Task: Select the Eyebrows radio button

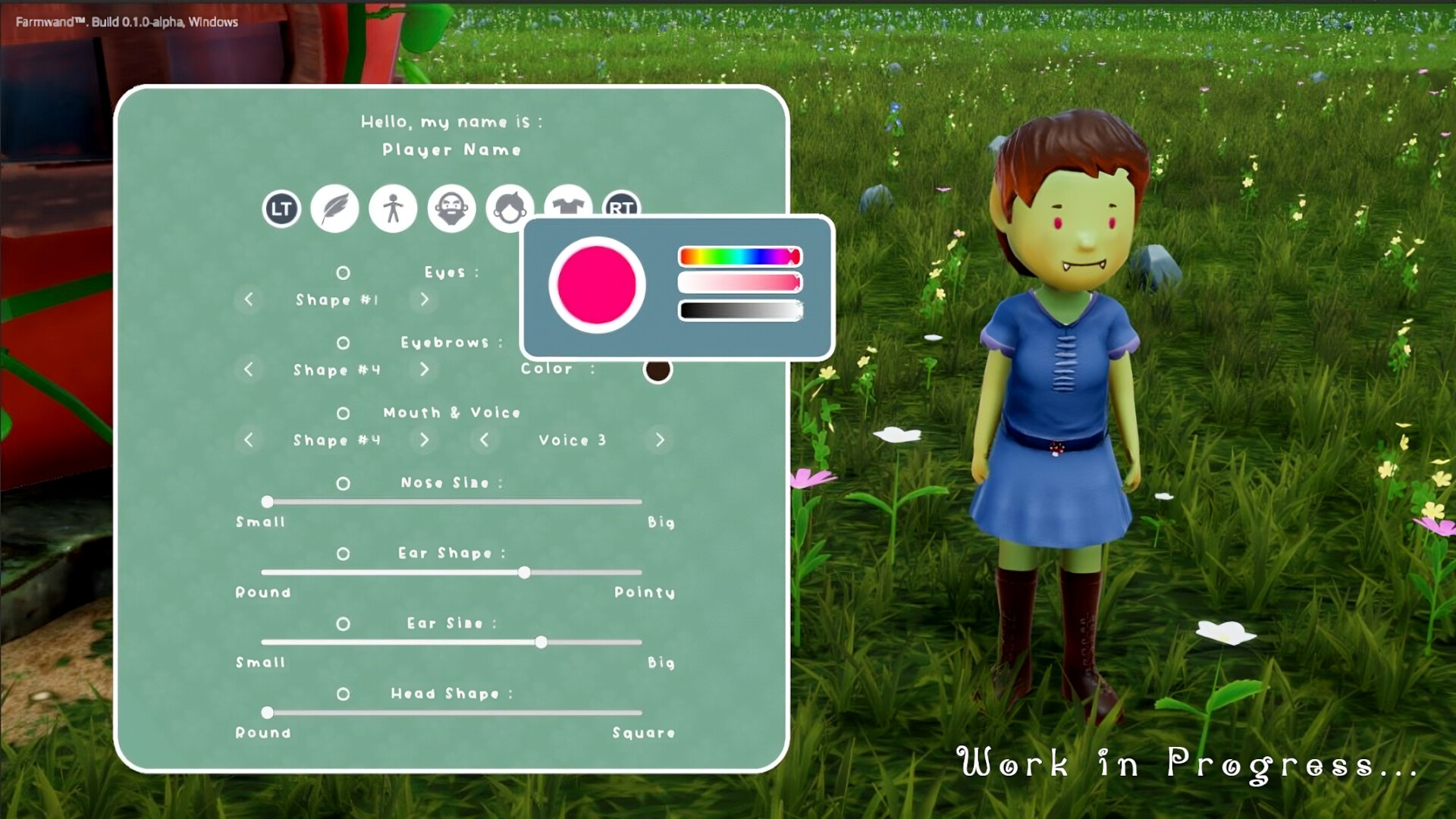Action: (343, 343)
